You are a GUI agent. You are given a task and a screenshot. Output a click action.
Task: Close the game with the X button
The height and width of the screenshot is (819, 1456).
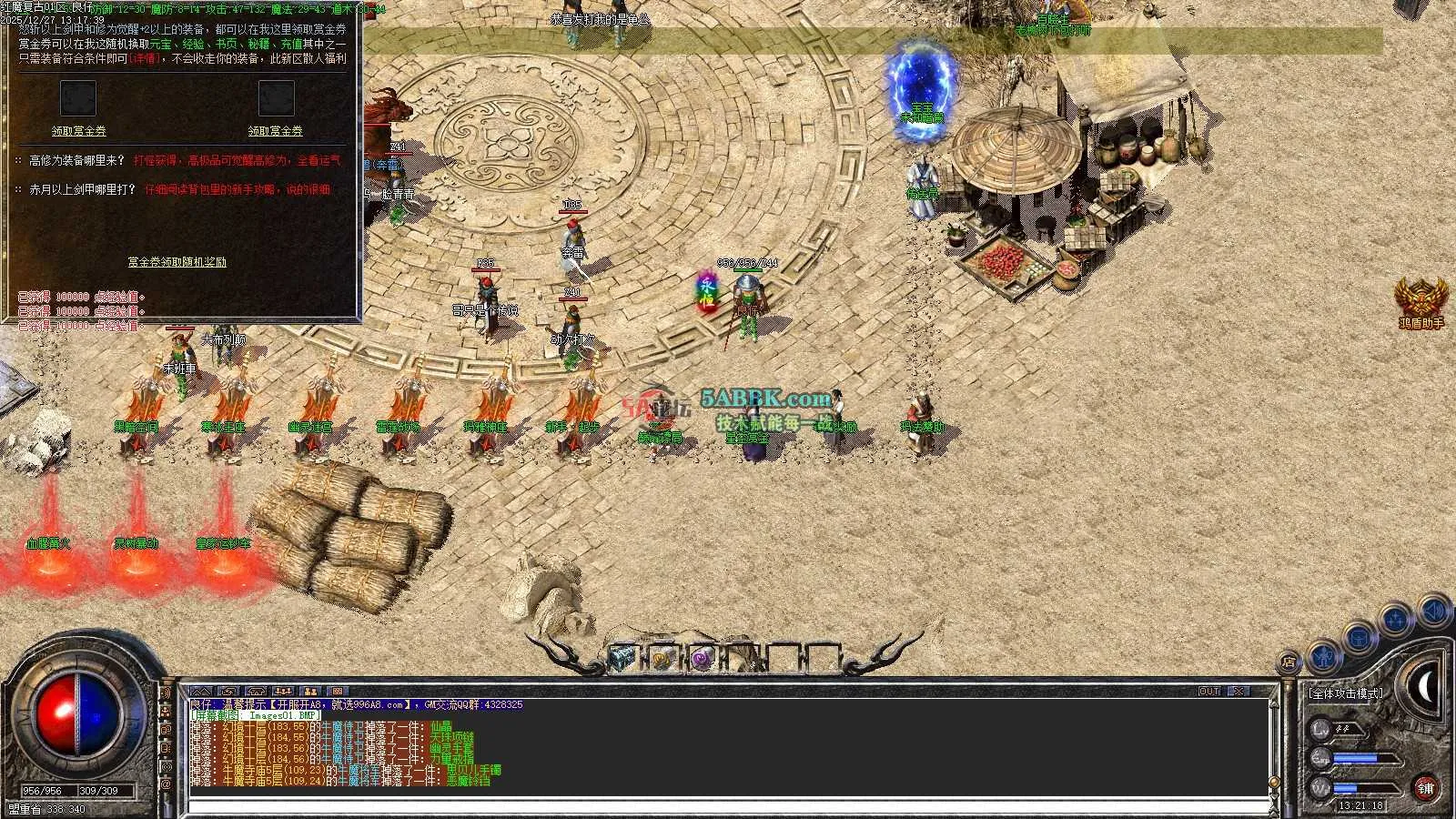pyautogui.click(x=1239, y=692)
